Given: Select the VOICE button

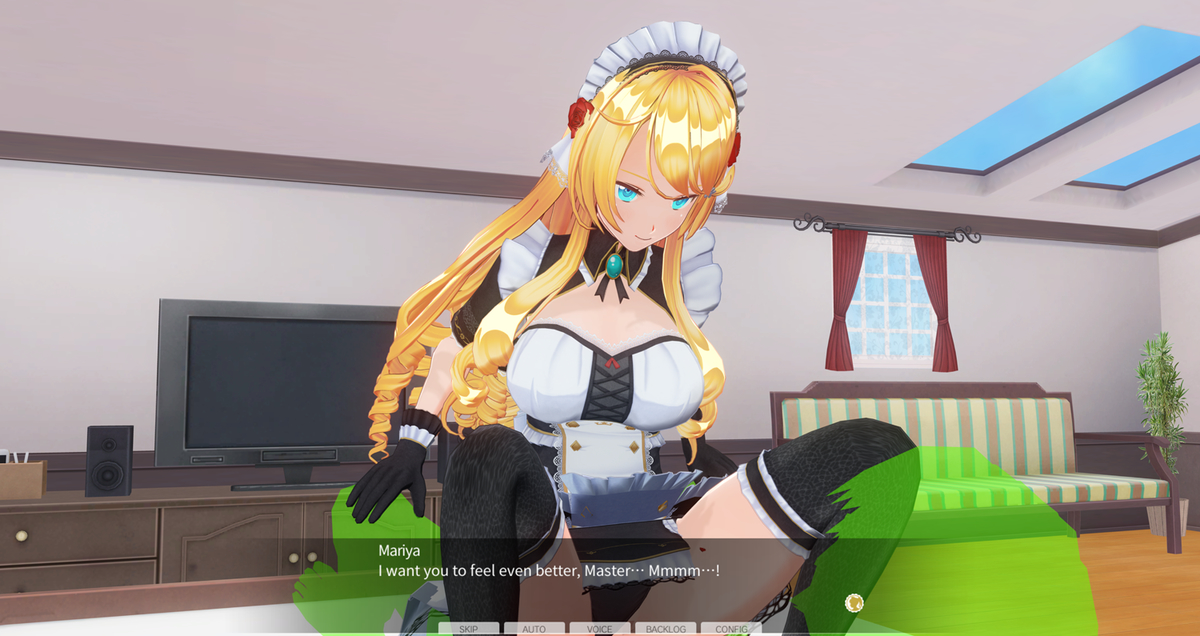Looking at the screenshot, I should [600, 629].
